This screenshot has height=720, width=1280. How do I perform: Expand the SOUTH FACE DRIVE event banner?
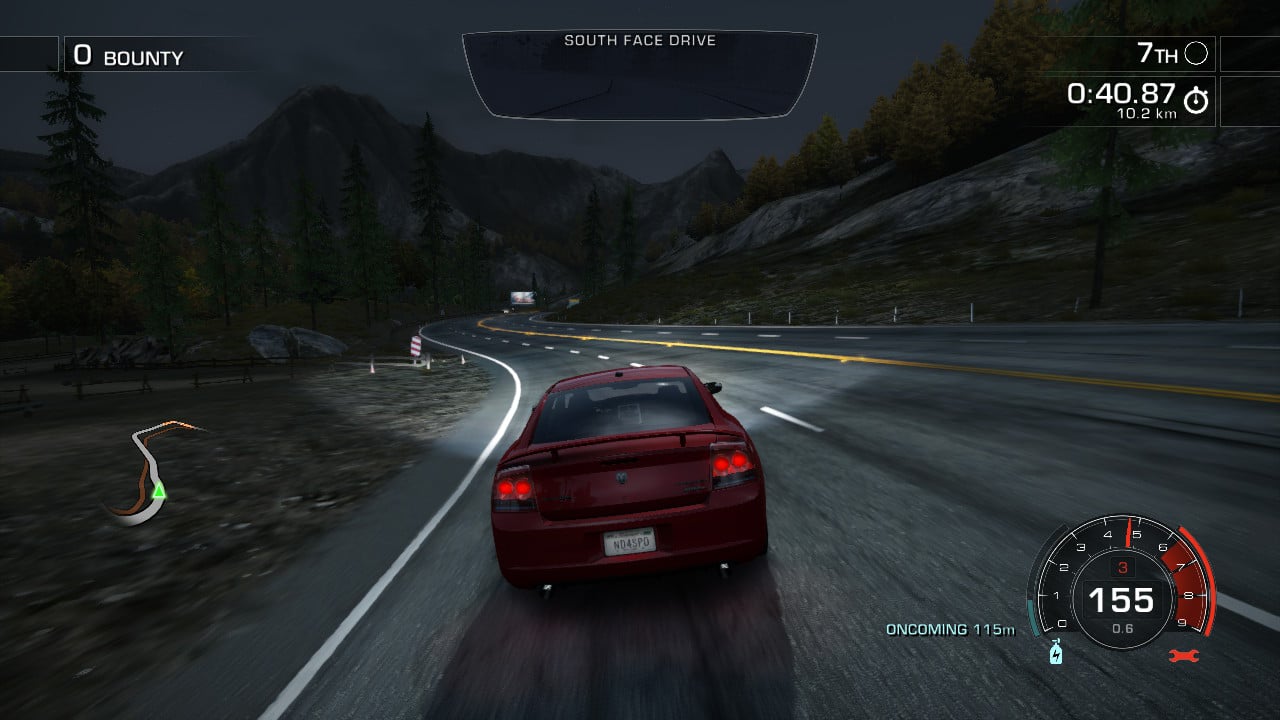(640, 41)
